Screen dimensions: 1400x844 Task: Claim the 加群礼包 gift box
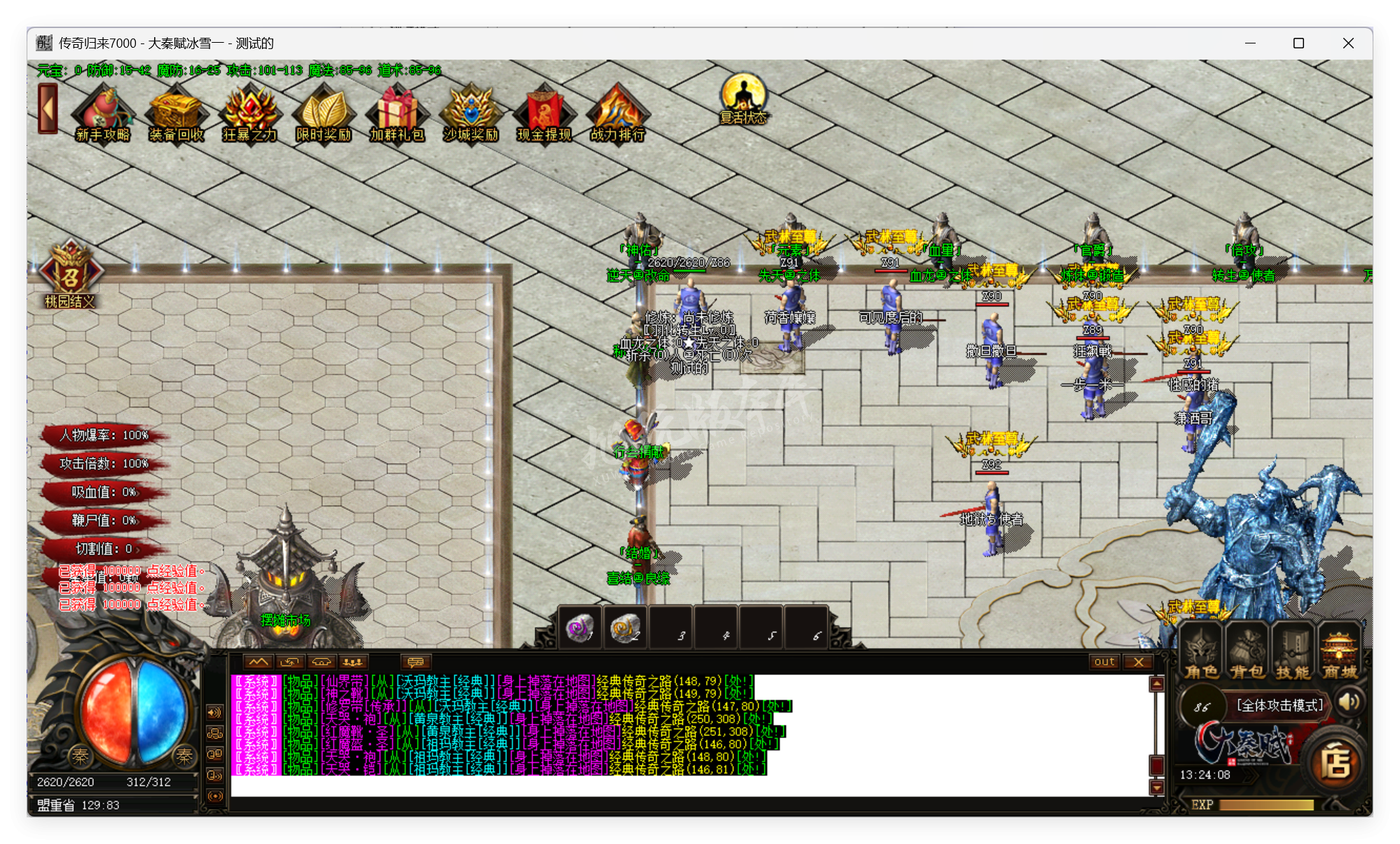tap(397, 113)
